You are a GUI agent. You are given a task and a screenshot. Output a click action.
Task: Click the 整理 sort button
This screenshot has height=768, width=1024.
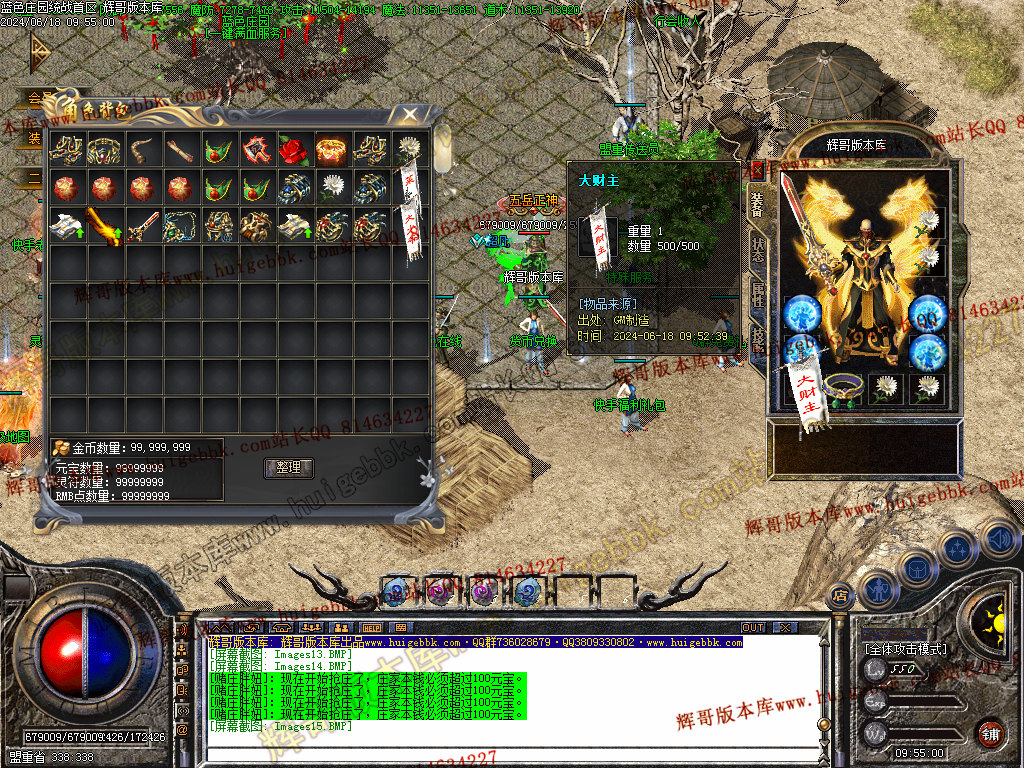[289, 468]
